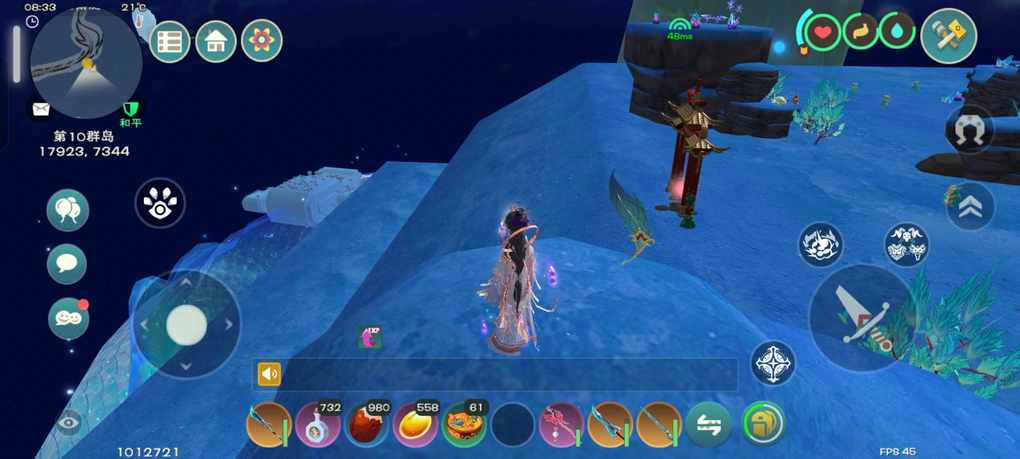
Task: Open the list menu icon
Action: coord(170,42)
